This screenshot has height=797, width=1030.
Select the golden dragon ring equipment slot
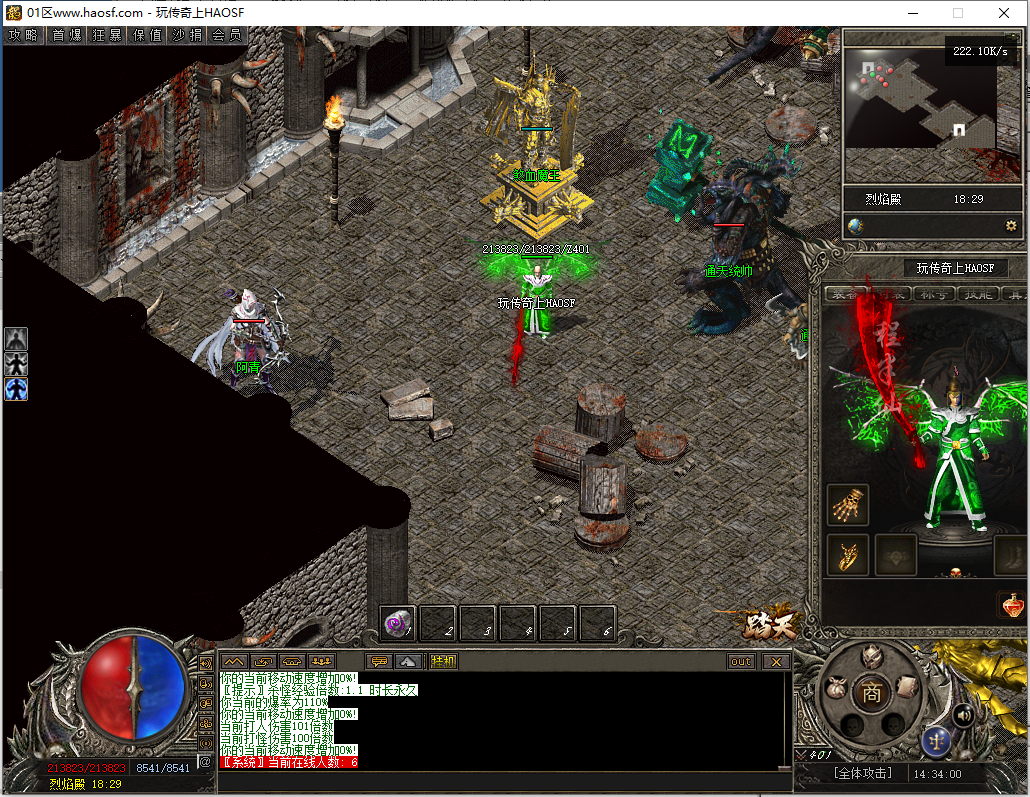[x=848, y=555]
